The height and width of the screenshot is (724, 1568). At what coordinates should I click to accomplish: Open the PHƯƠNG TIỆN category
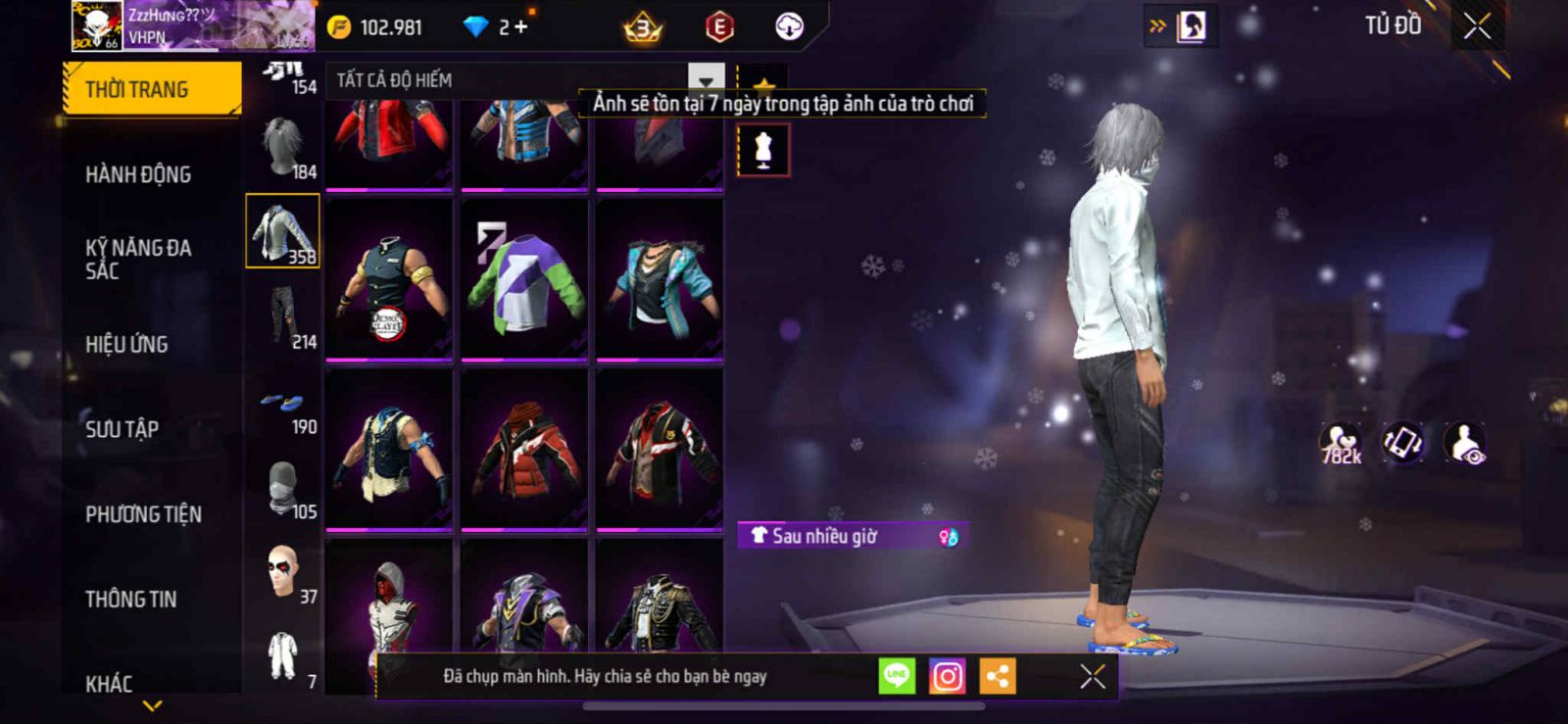click(143, 514)
